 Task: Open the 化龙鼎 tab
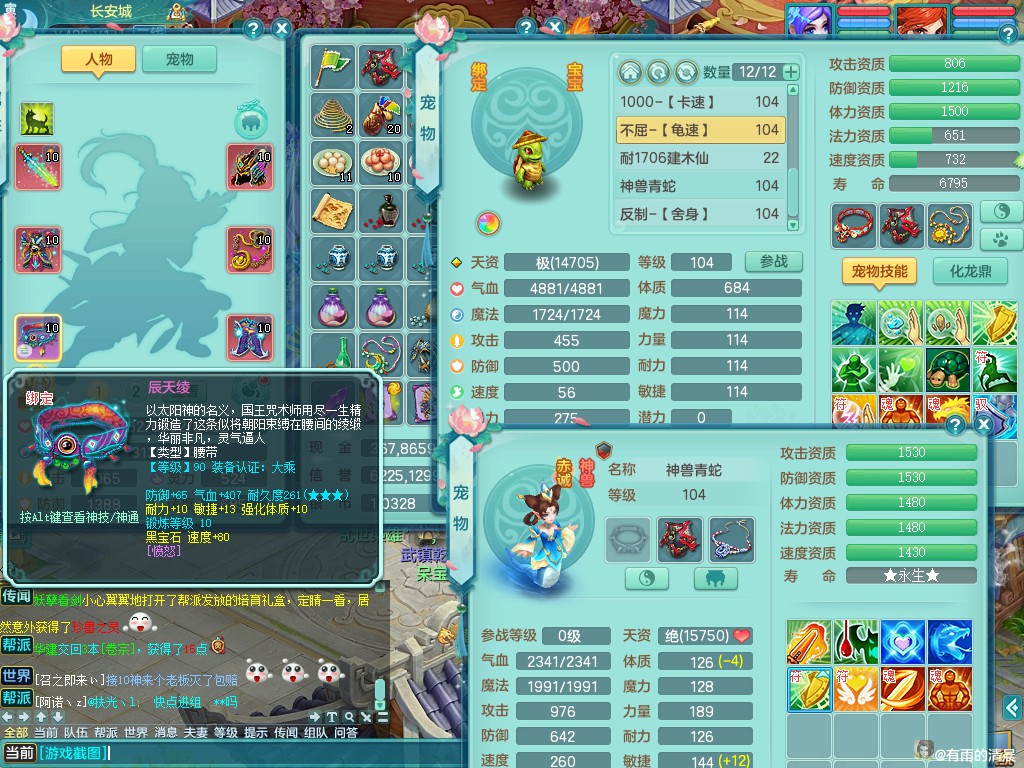coord(969,271)
